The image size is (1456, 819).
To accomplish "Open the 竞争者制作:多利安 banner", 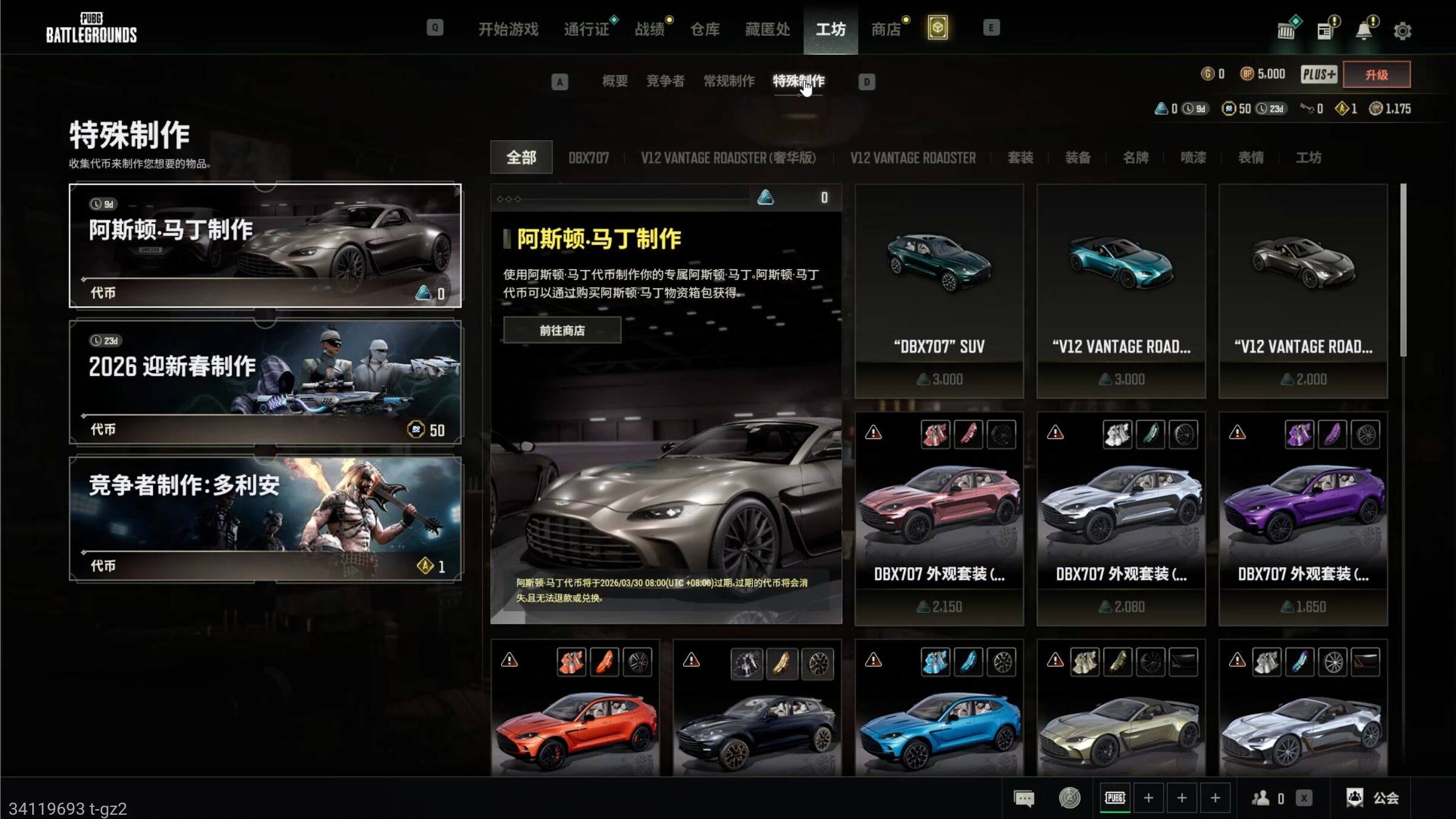I will (x=265, y=519).
